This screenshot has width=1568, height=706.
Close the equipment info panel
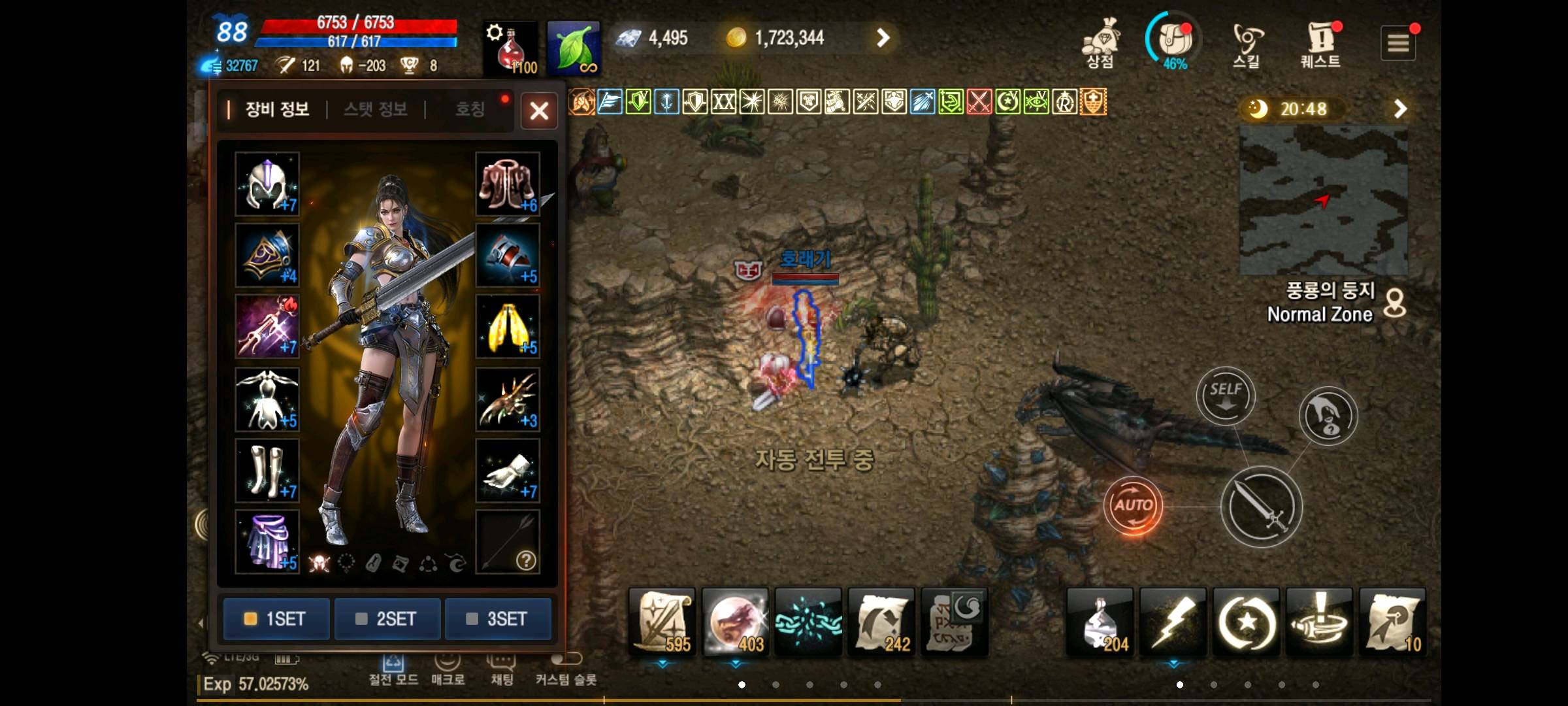pos(539,110)
